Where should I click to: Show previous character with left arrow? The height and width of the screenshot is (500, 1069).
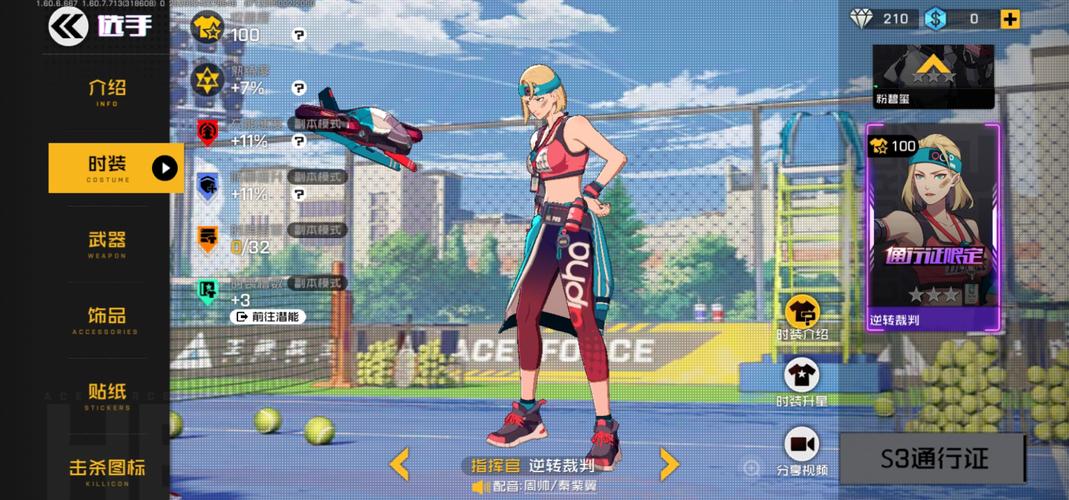(x=399, y=464)
